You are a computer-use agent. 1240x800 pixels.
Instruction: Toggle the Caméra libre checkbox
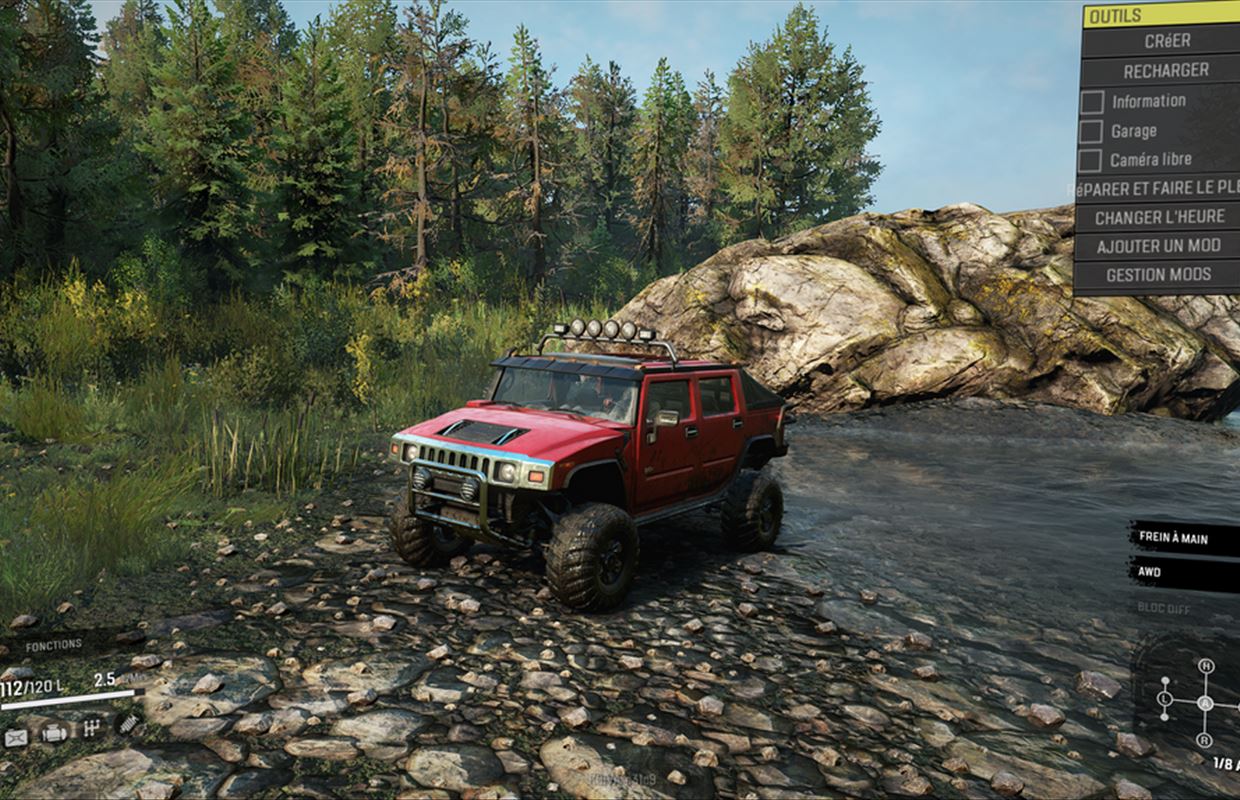pos(1092,160)
